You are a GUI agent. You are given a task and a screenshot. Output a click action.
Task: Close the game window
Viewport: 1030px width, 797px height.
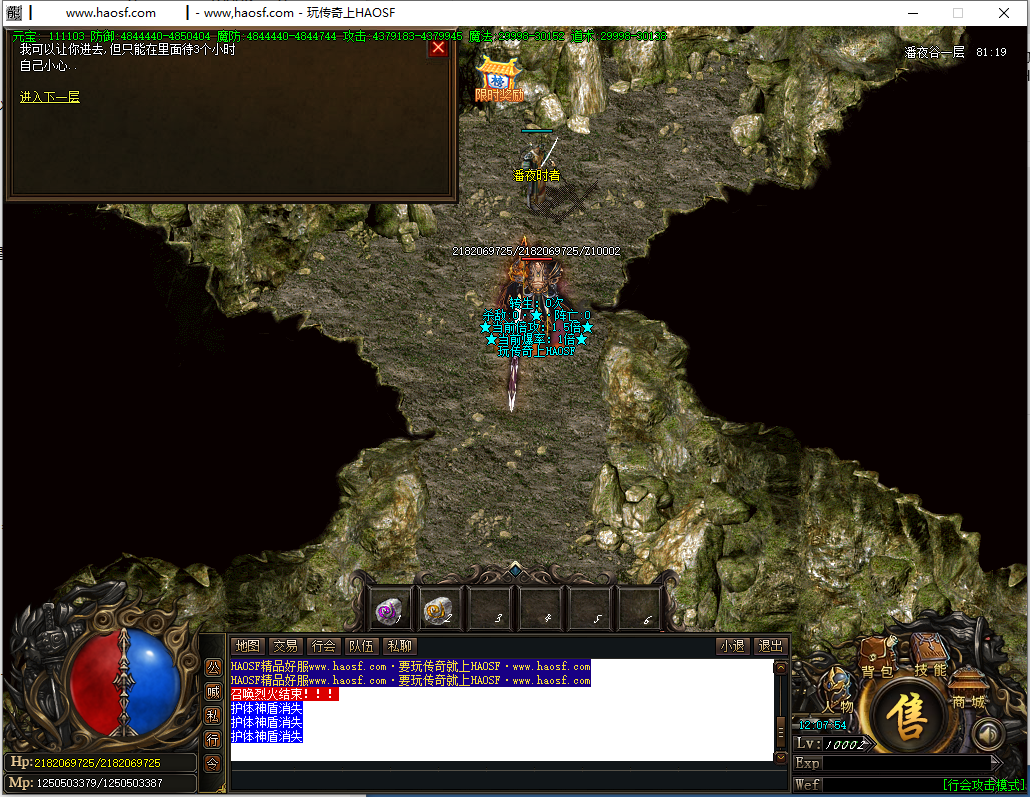point(1004,13)
